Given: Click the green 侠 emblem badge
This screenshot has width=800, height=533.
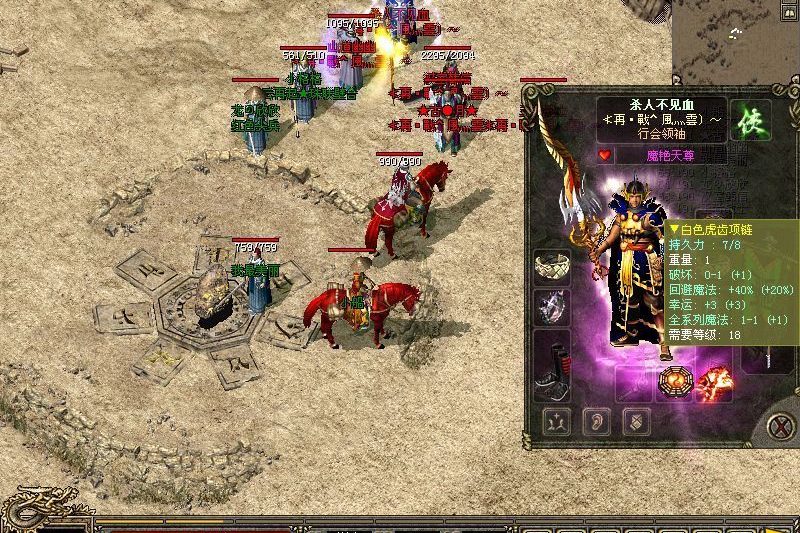Looking at the screenshot, I should click(744, 121).
